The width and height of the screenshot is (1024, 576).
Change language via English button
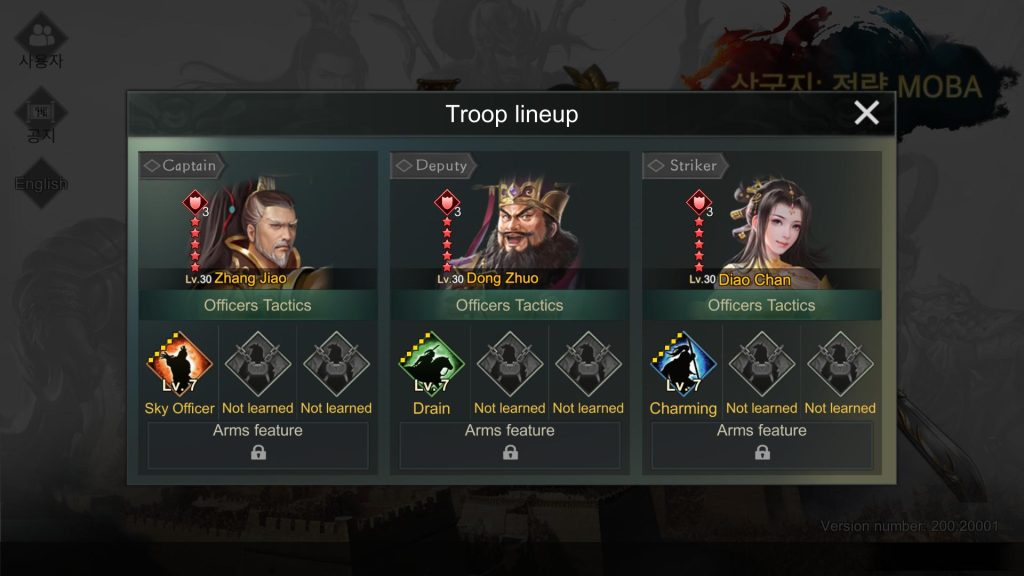tap(41, 184)
